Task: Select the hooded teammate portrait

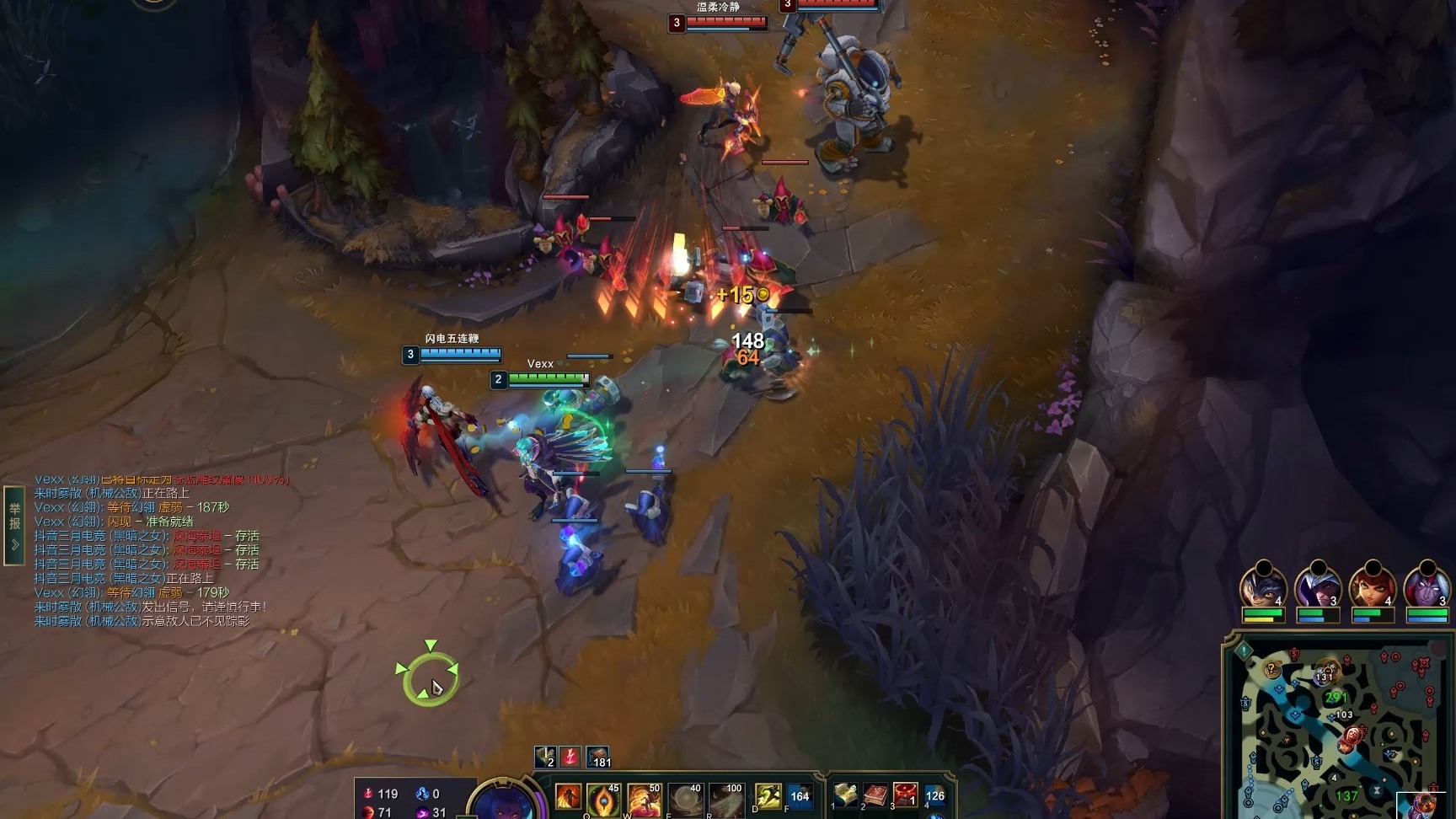Action: 1317,585
